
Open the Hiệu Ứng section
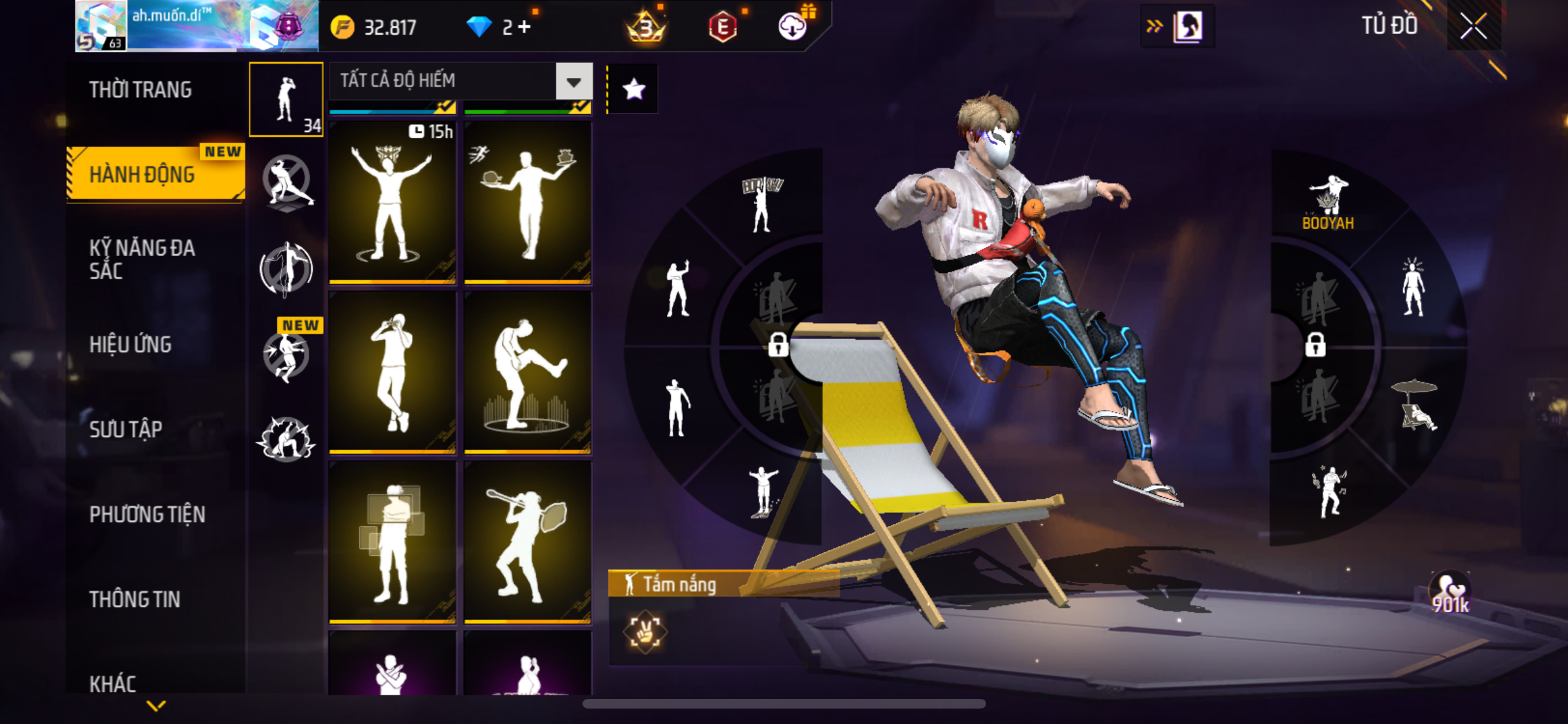click(131, 344)
